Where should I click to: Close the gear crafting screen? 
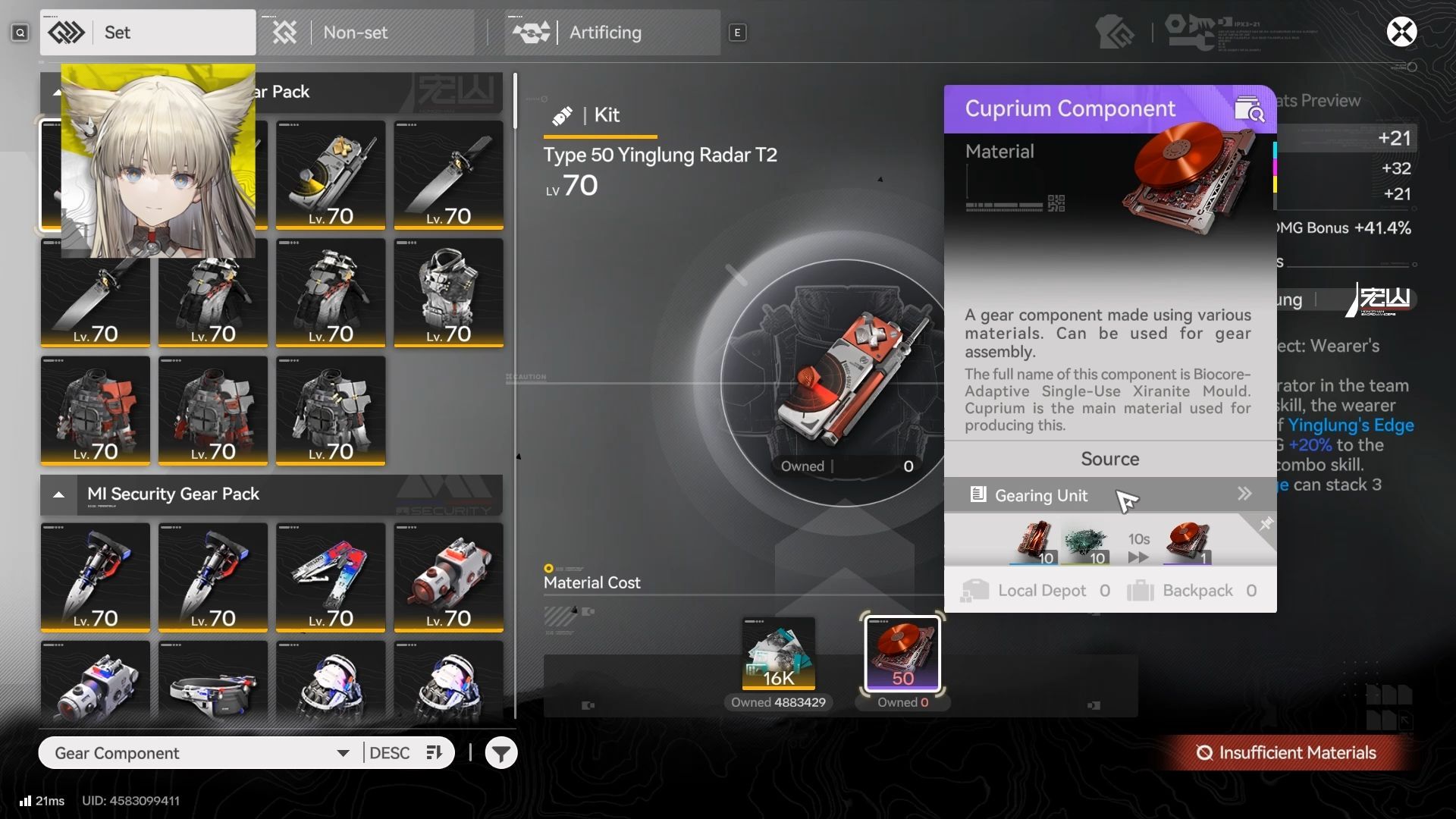pyautogui.click(x=1401, y=32)
